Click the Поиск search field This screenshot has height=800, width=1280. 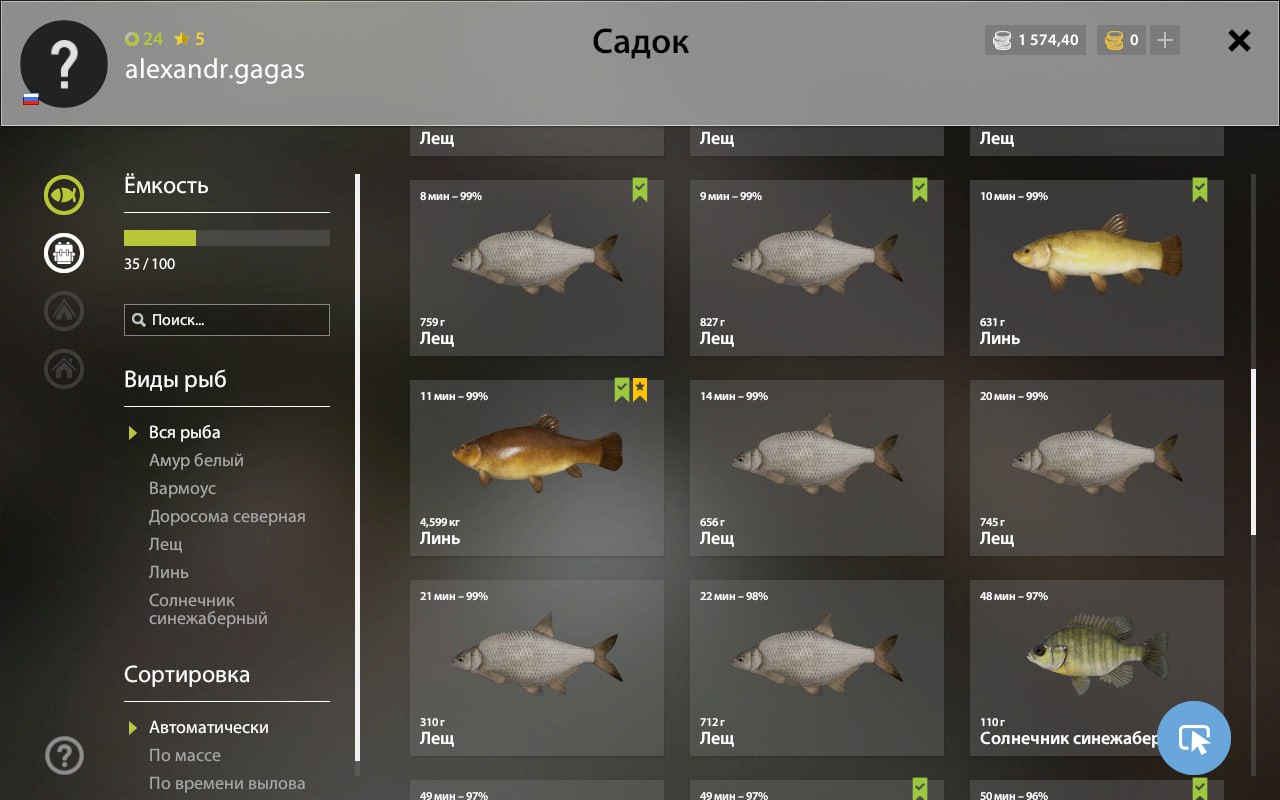coord(227,320)
